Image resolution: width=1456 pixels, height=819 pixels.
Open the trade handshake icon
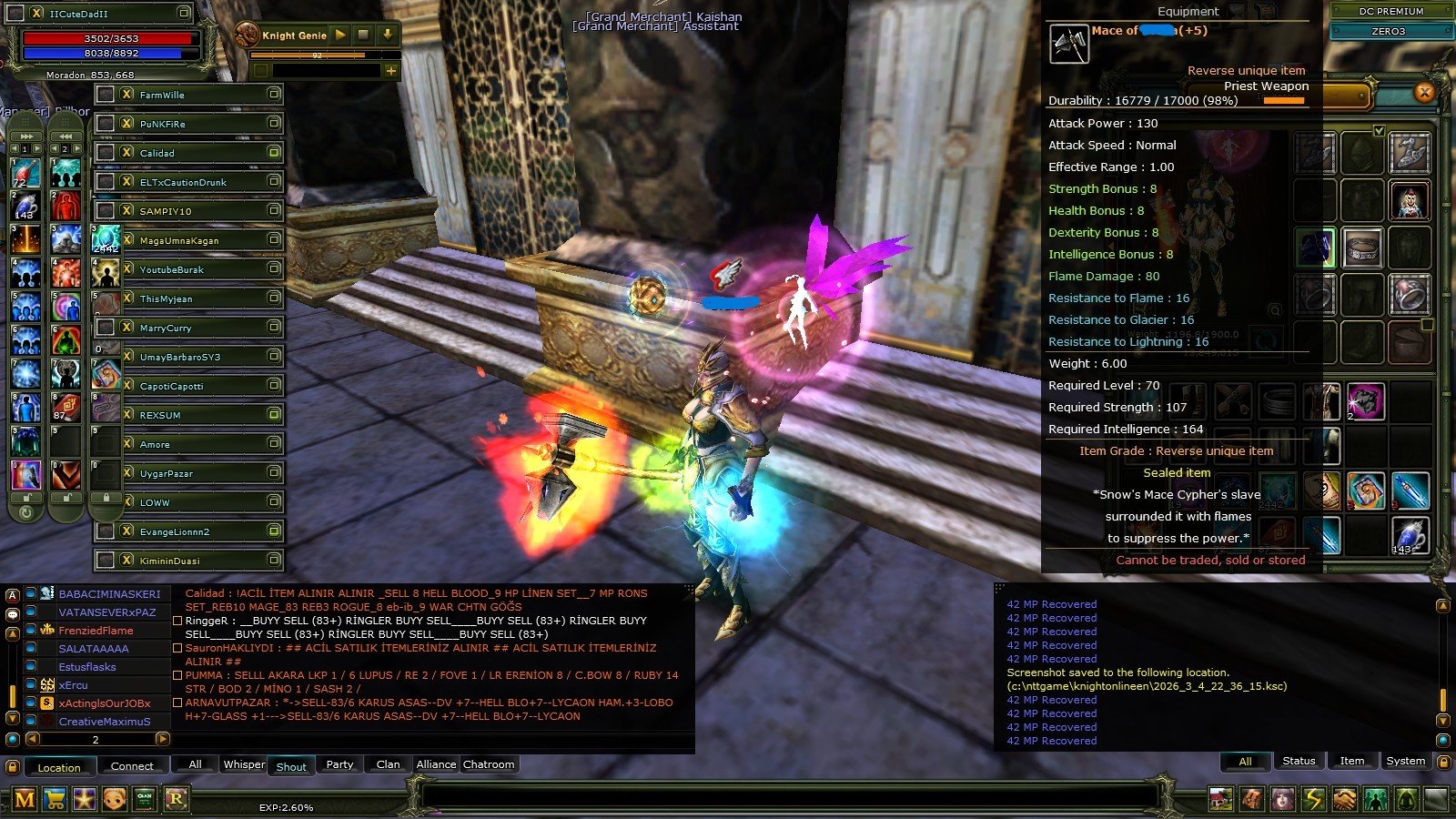(x=1345, y=798)
